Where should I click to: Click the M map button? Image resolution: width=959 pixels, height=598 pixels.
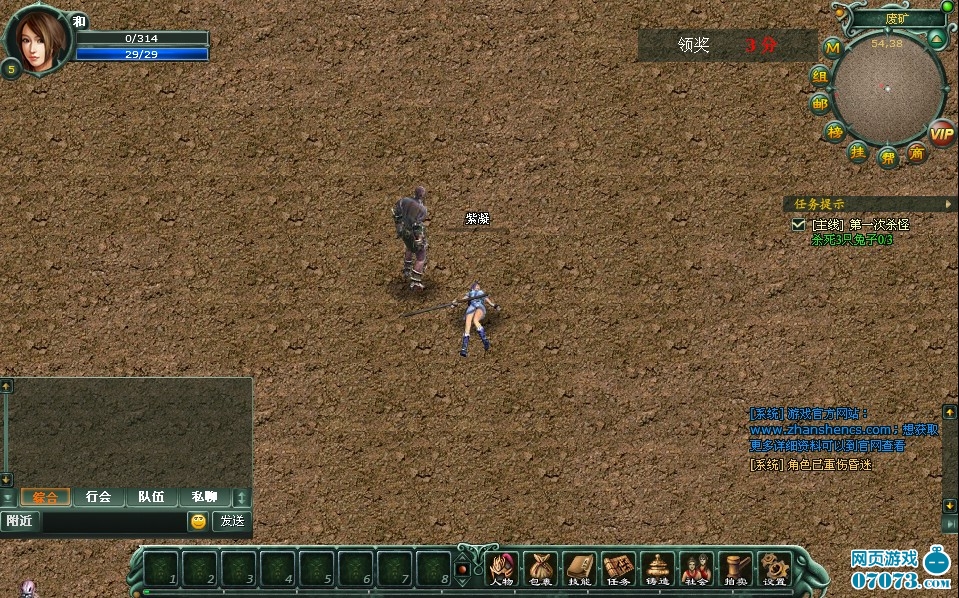point(832,47)
